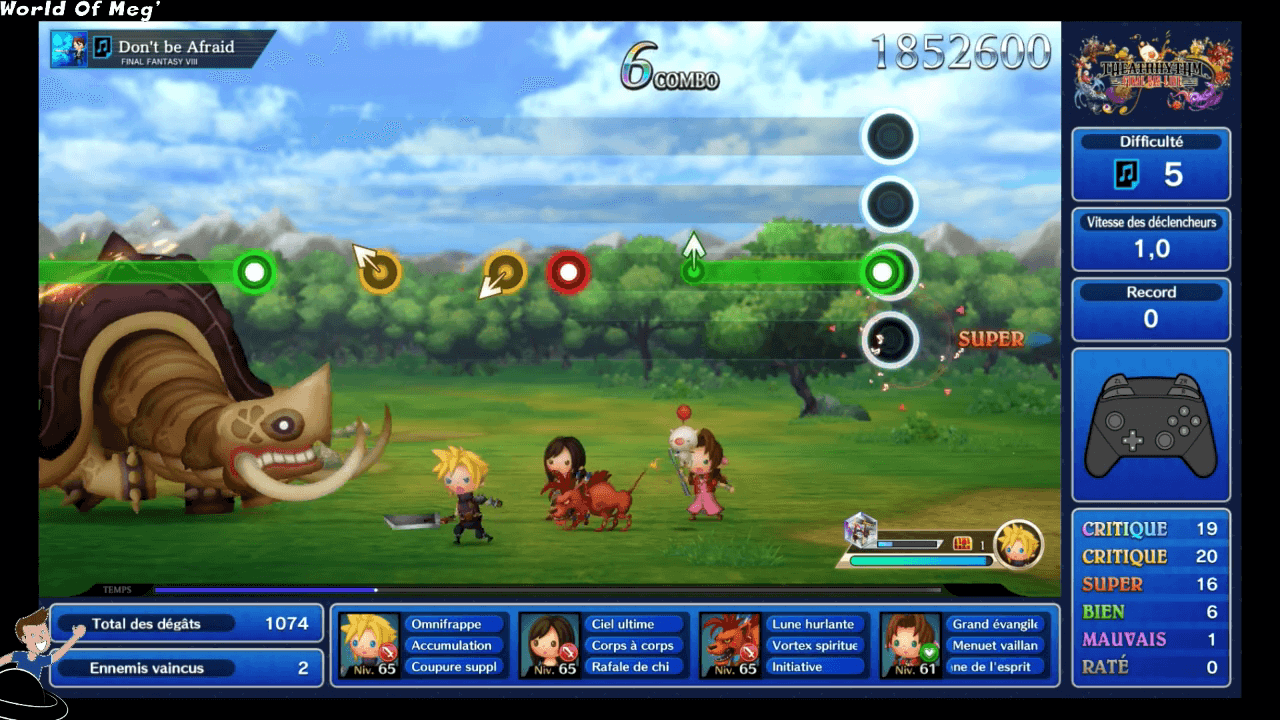Click the Lune hurlante ability

point(813,624)
